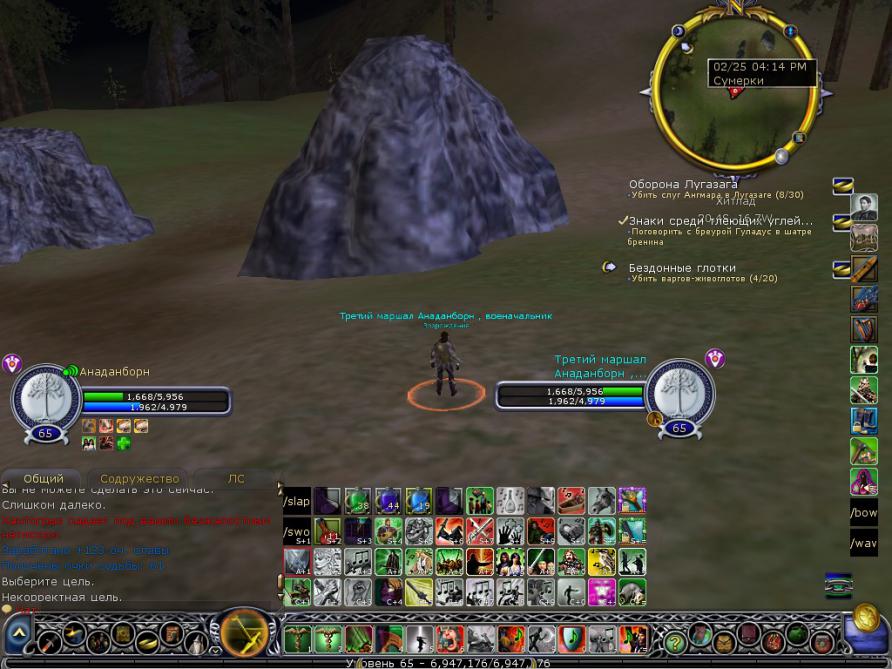Use the green potion with count 38
Image resolution: width=892 pixels, height=669 pixels.
point(358,500)
